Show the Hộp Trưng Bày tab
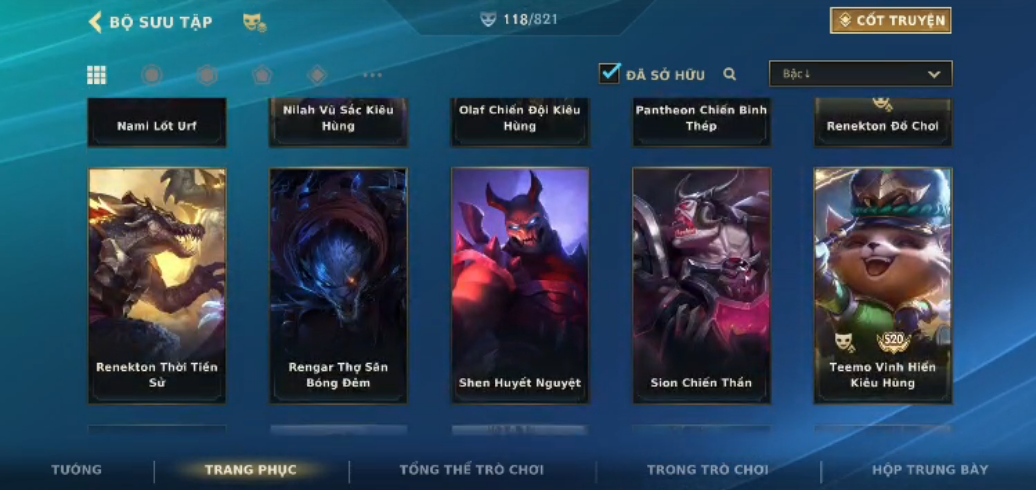Image resolution: width=1036 pixels, height=490 pixels. tap(930, 470)
